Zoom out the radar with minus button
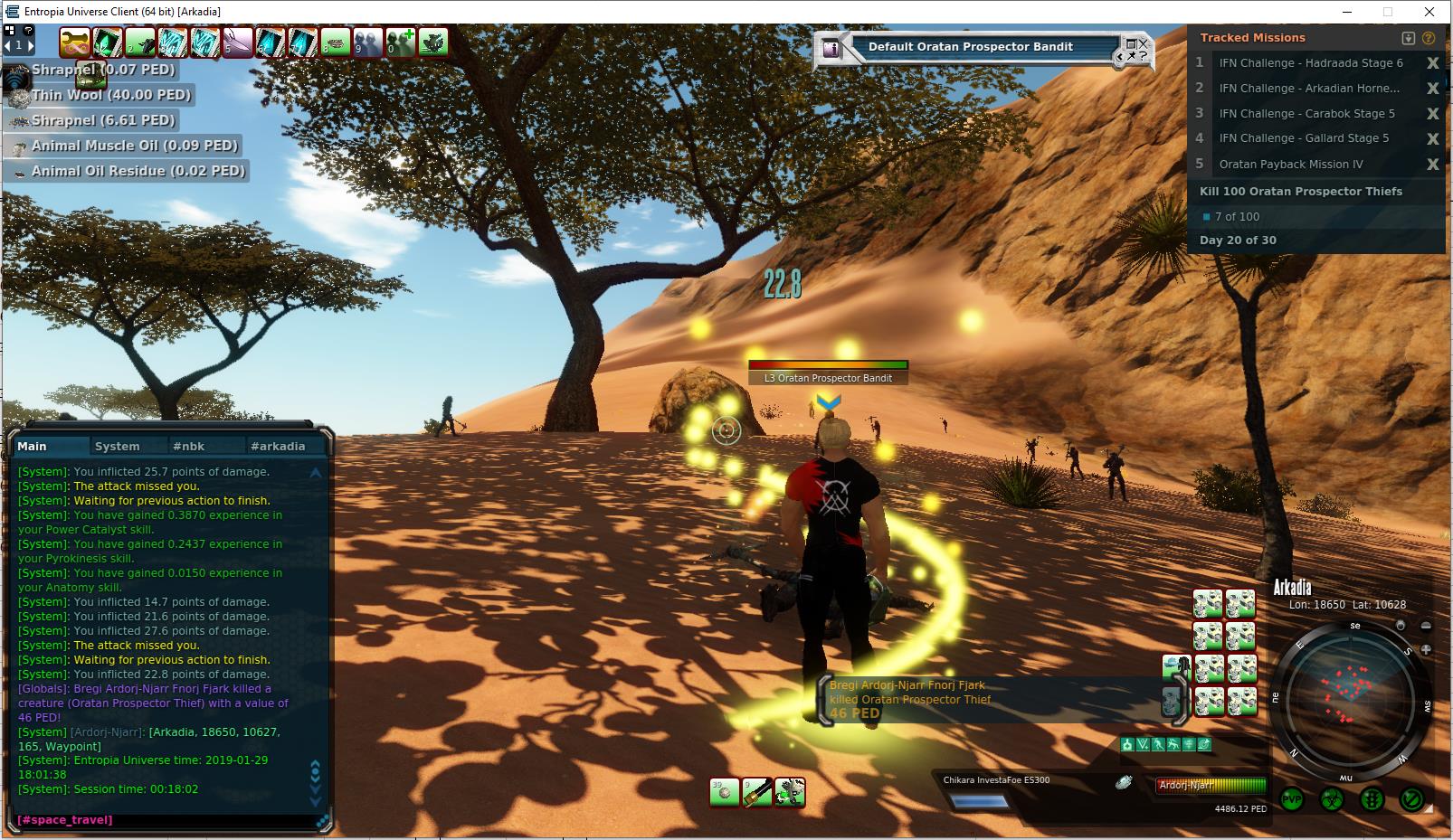Screen dimensions: 1453x840 (x=1426, y=626)
